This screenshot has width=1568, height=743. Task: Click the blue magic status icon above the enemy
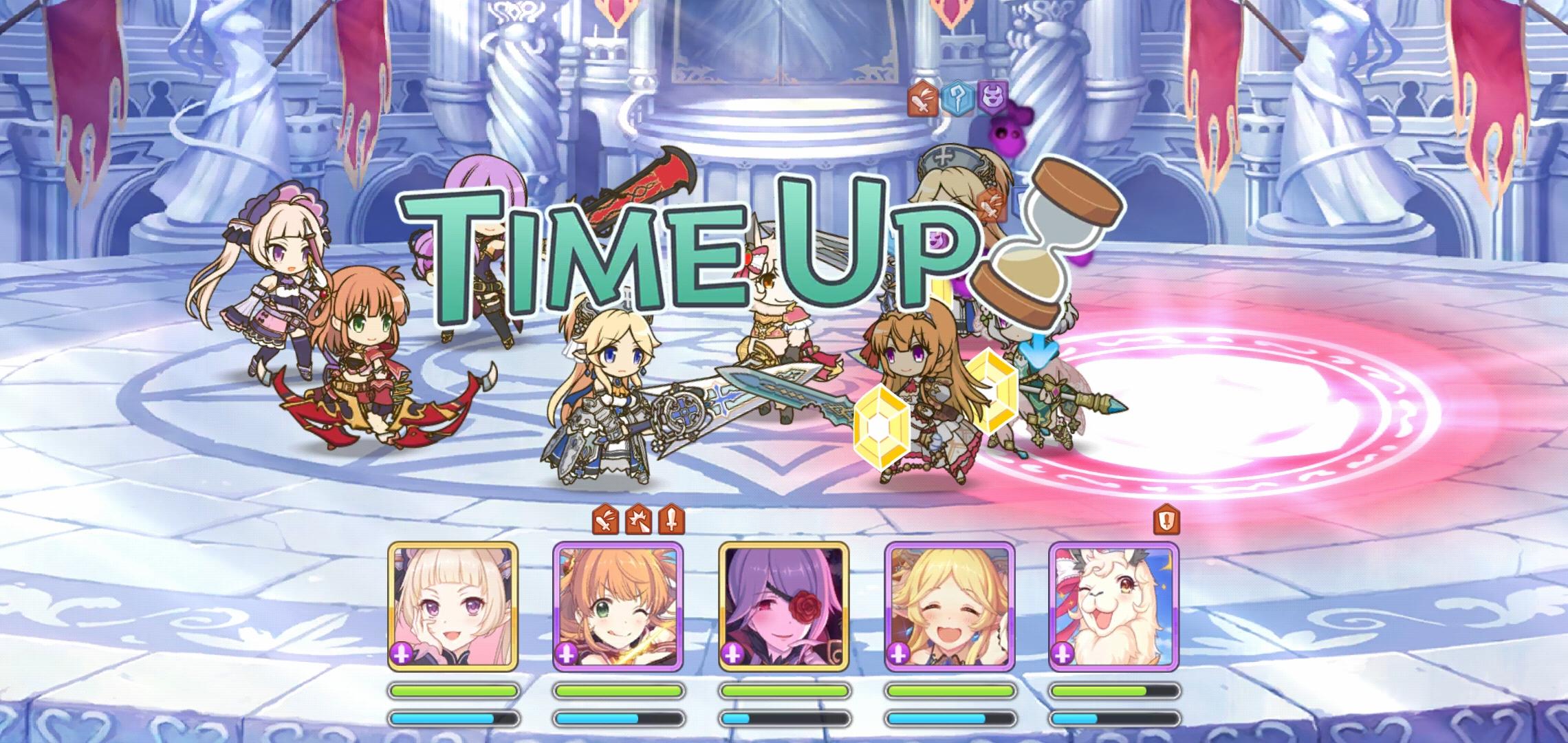(x=959, y=98)
